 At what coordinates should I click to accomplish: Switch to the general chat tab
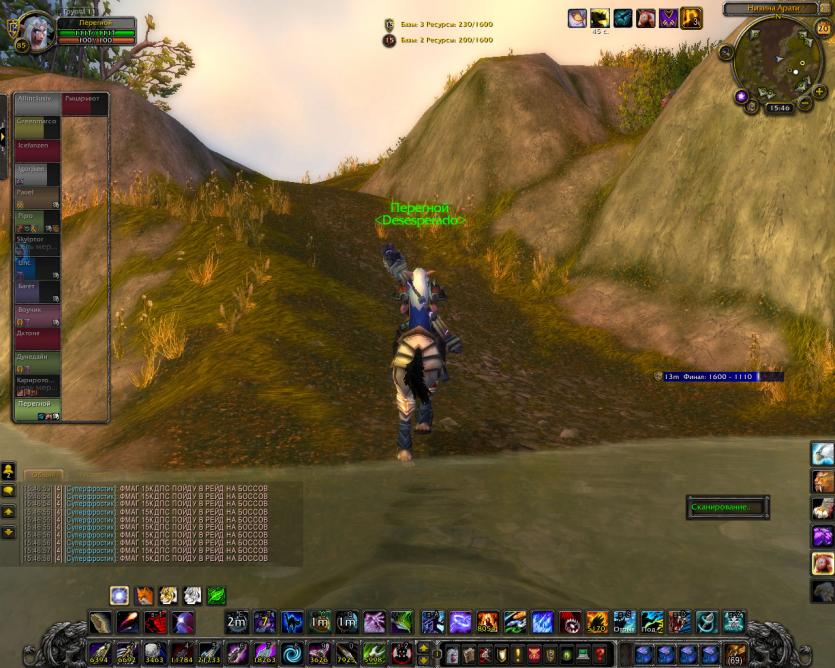point(42,475)
